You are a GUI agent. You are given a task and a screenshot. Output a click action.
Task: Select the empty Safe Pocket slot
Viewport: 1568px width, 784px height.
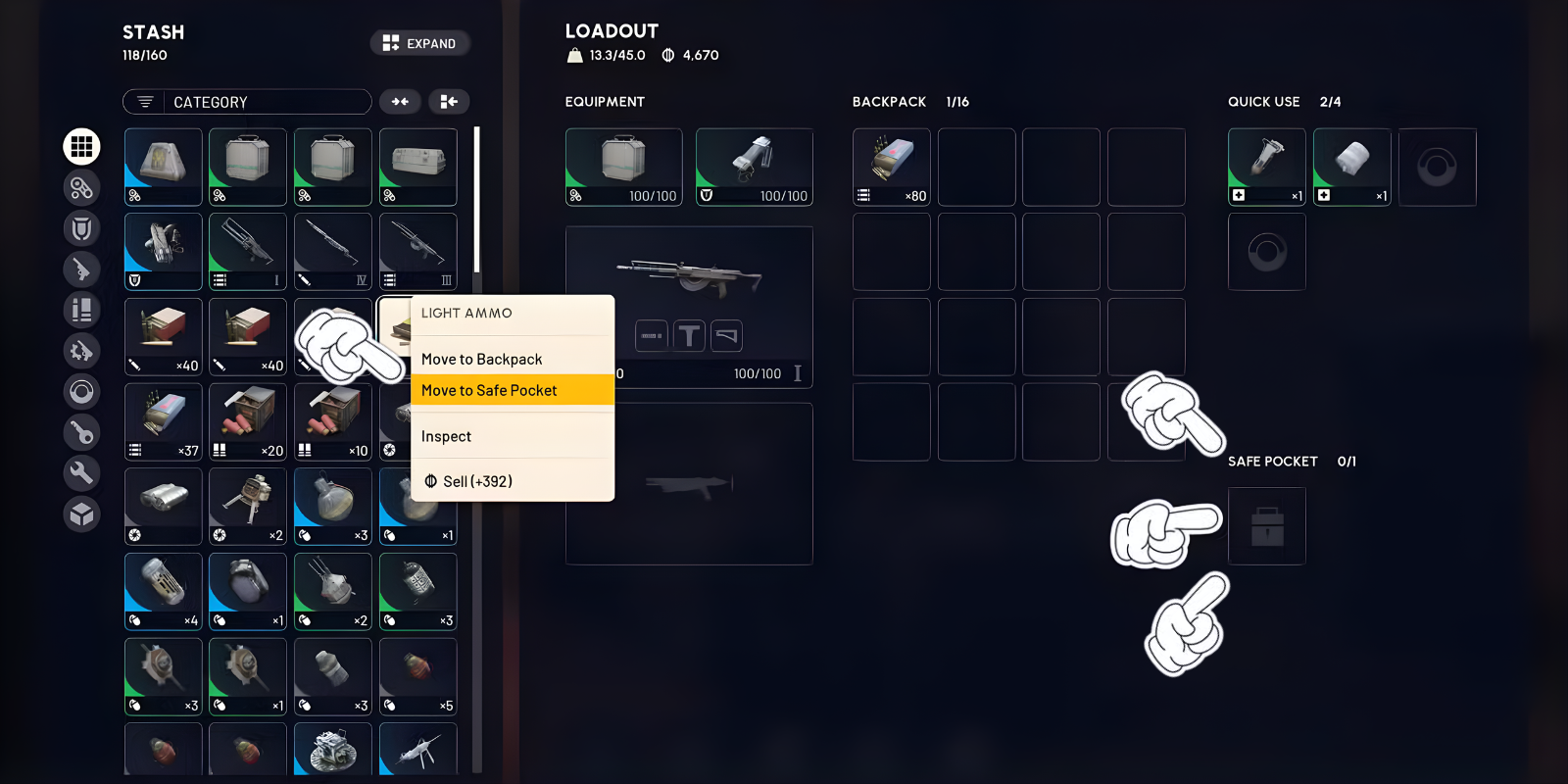point(1266,525)
